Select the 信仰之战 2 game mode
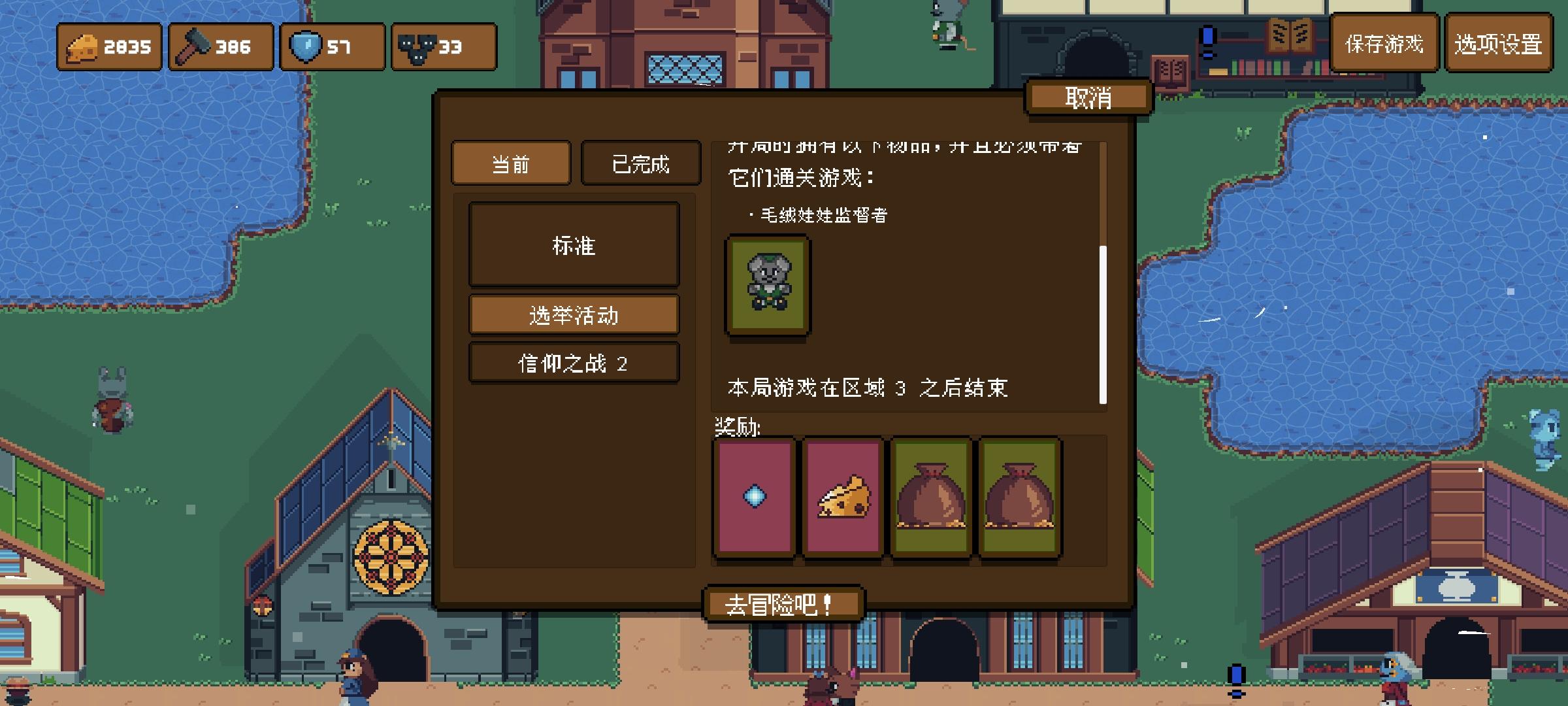This screenshot has height=706, width=1568. [x=574, y=361]
